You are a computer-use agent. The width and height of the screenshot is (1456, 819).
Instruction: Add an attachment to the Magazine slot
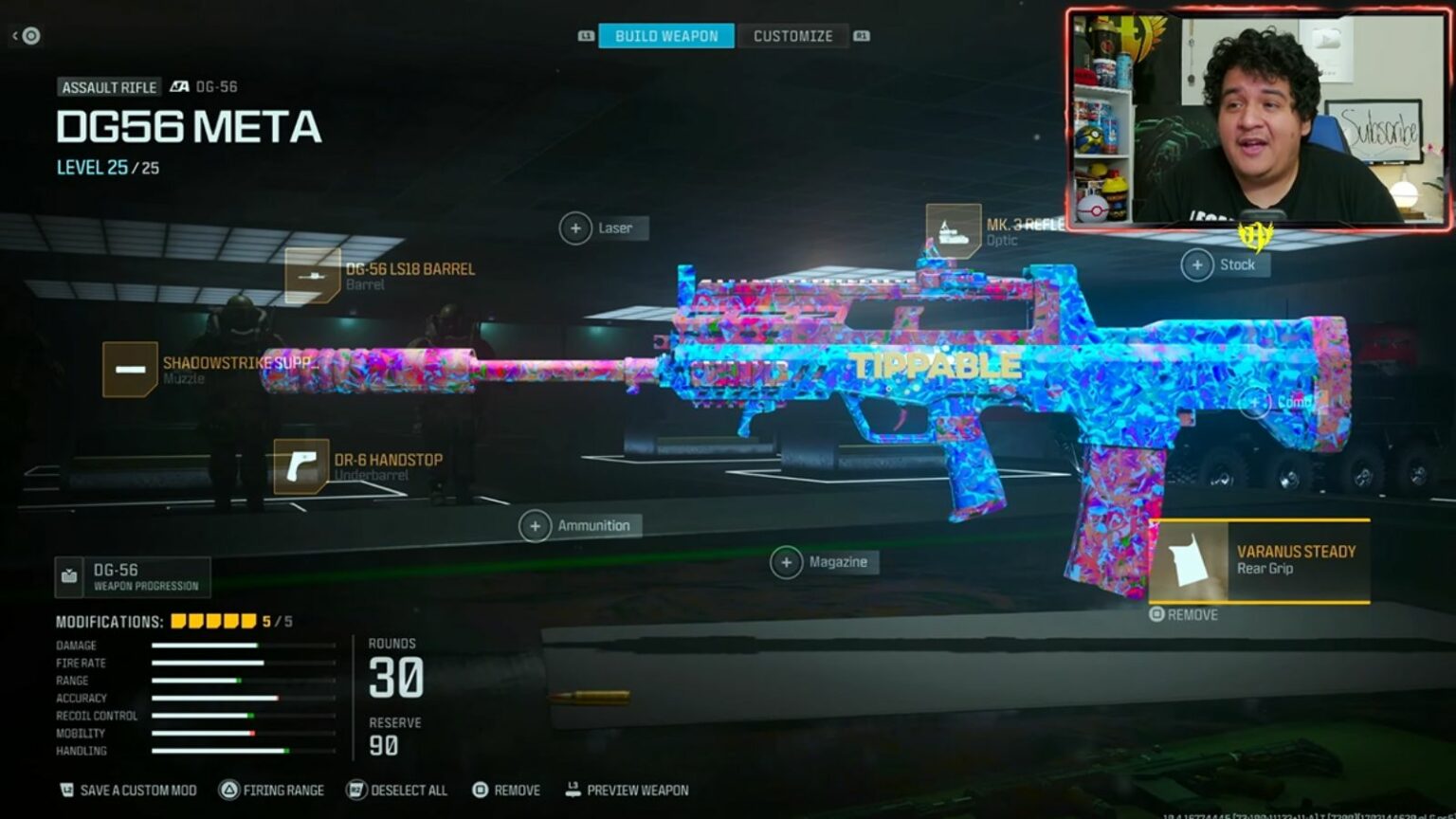tap(786, 561)
